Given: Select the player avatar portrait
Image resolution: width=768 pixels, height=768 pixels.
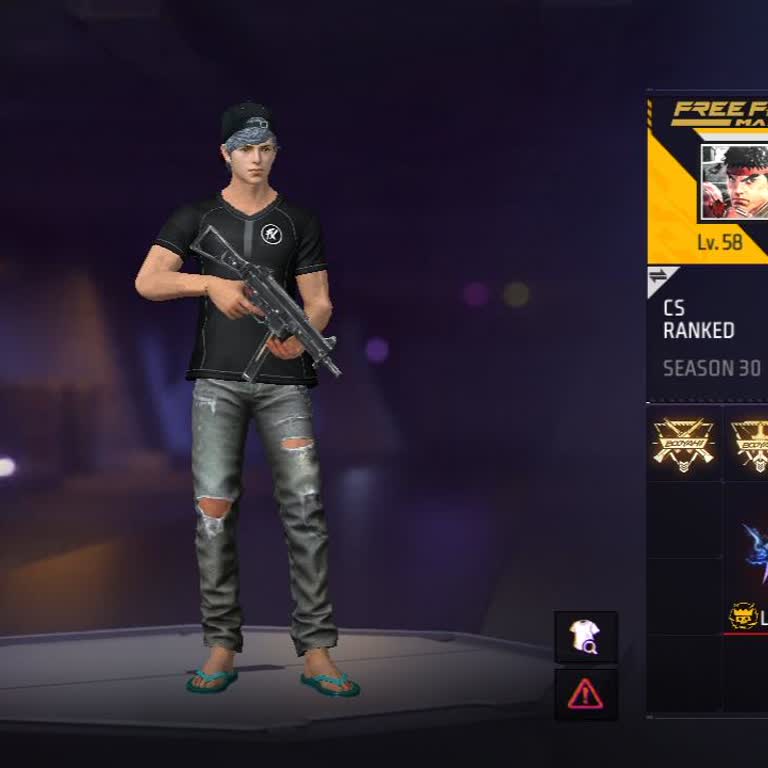Looking at the screenshot, I should click(x=734, y=183).
